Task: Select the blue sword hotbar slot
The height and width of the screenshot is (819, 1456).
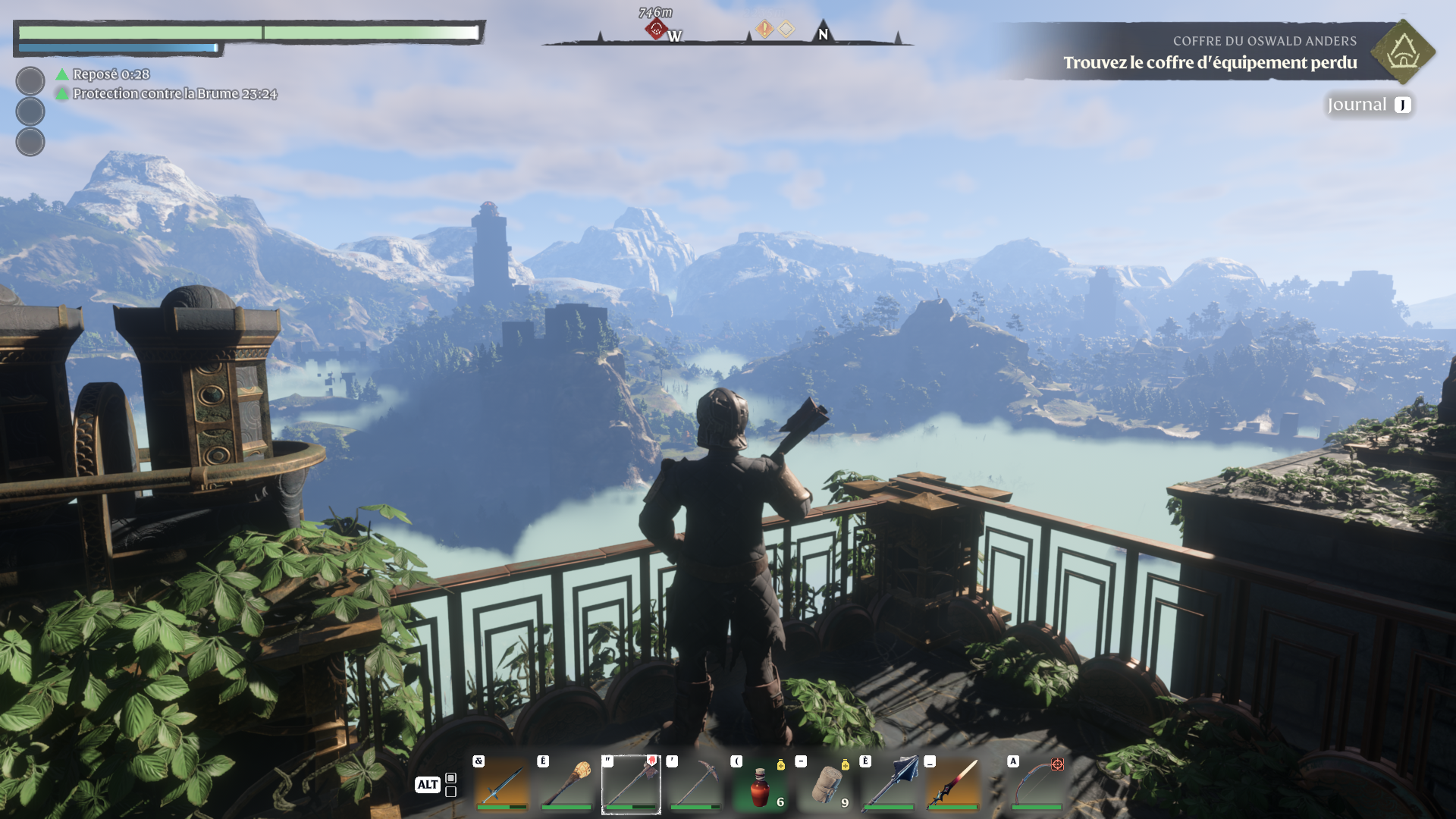Action: [x=502, y=783]
